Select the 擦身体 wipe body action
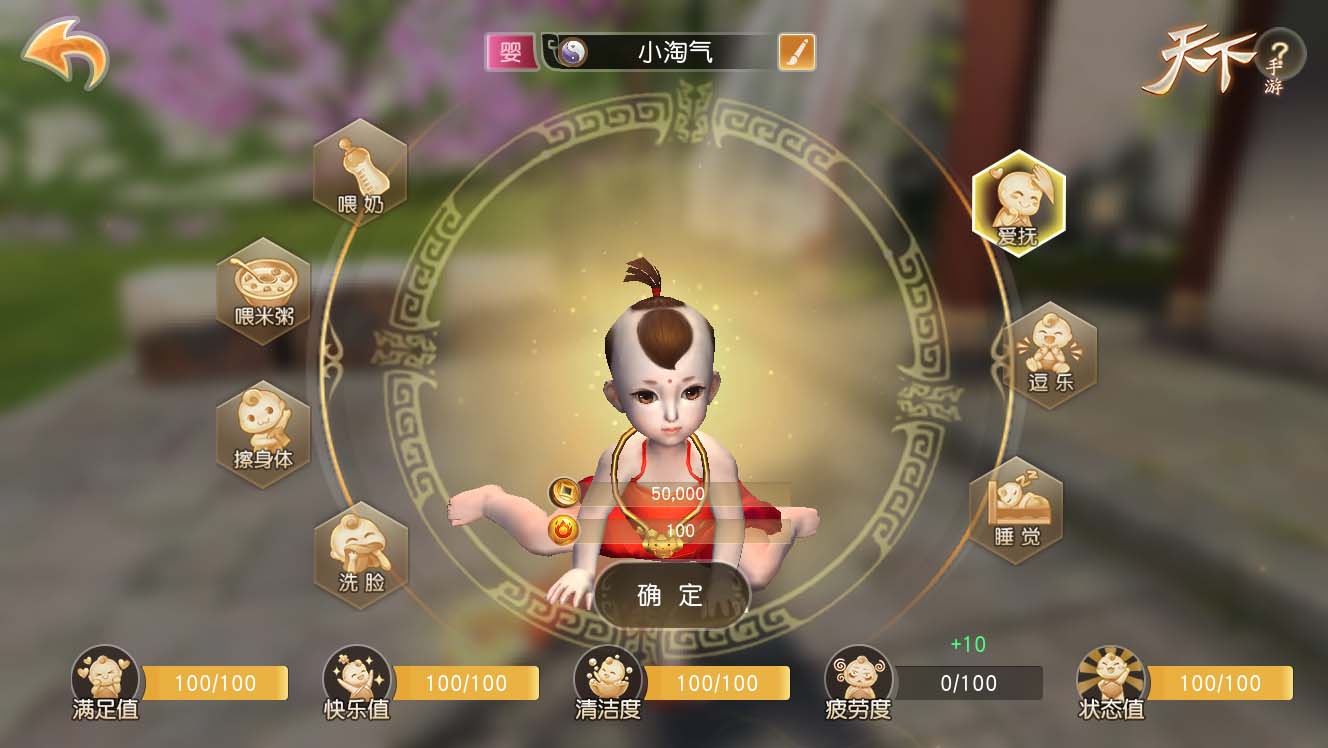Image resolution: width=1328 pixels, height=748 pixels. [264, 434]
